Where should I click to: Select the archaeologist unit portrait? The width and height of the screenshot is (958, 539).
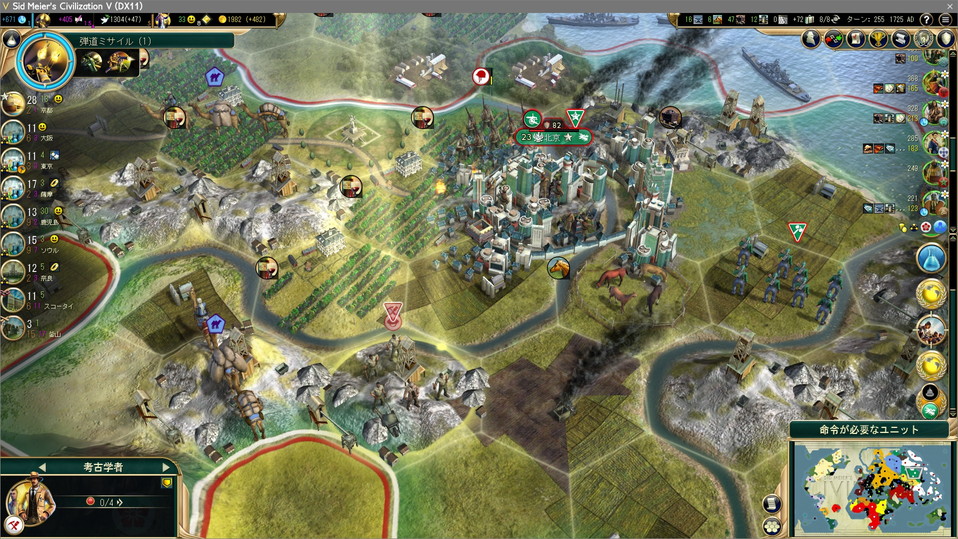point(31,499)
